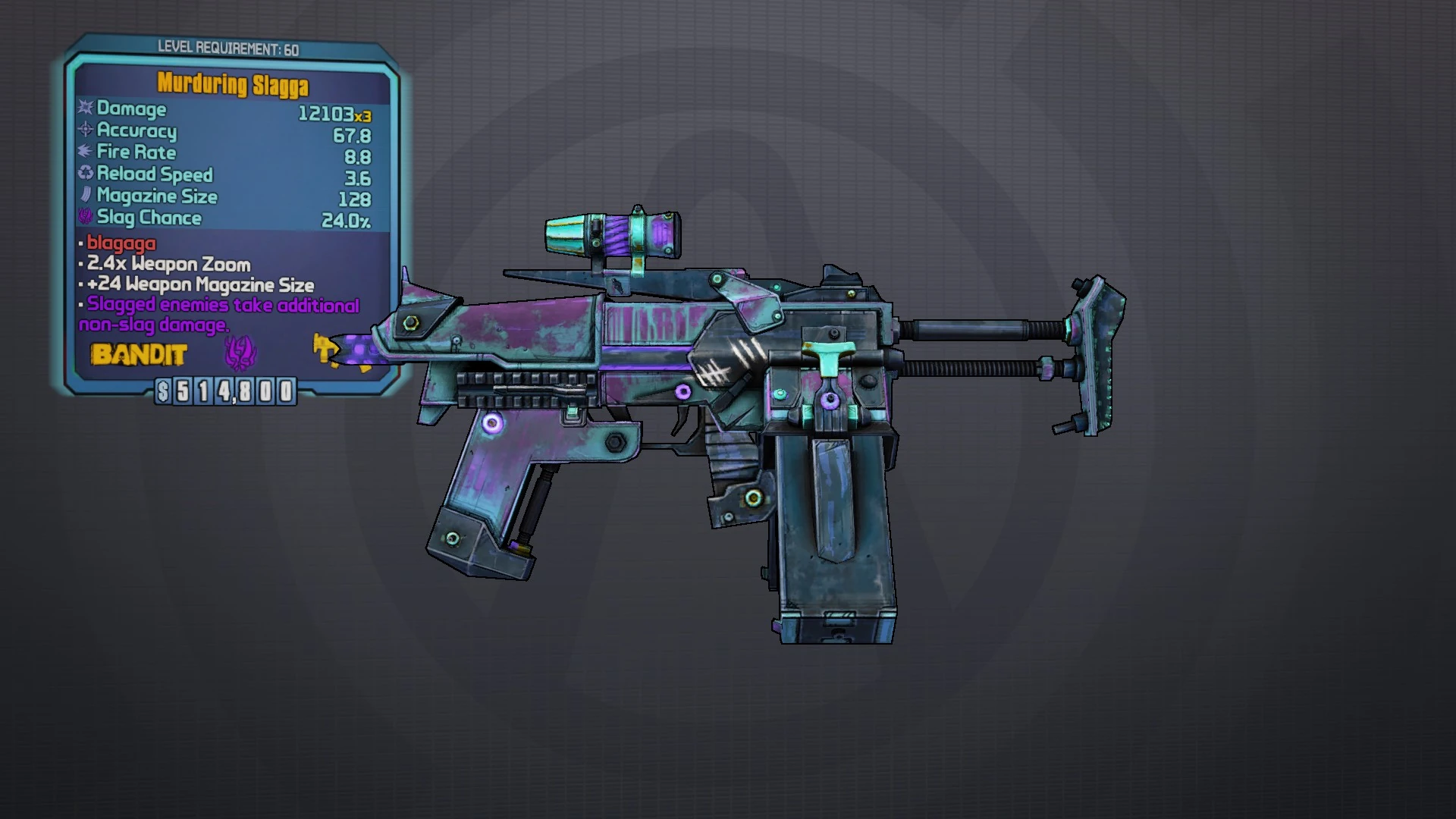Select the purple slag element emblem
This screenshot has width=1456, height=819.
point(235,353)
